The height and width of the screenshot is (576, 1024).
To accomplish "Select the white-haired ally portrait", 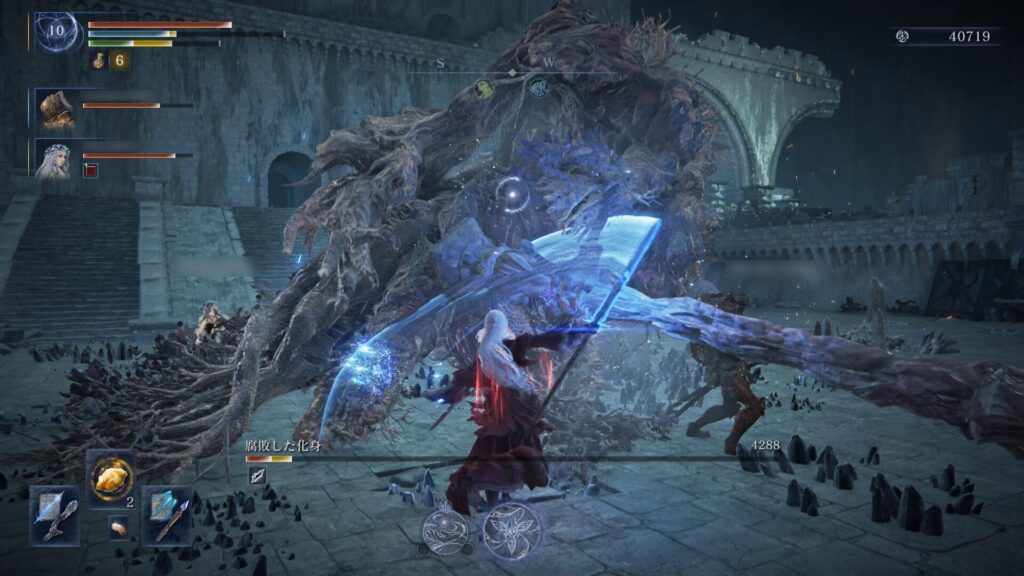I will pos(56,159).
